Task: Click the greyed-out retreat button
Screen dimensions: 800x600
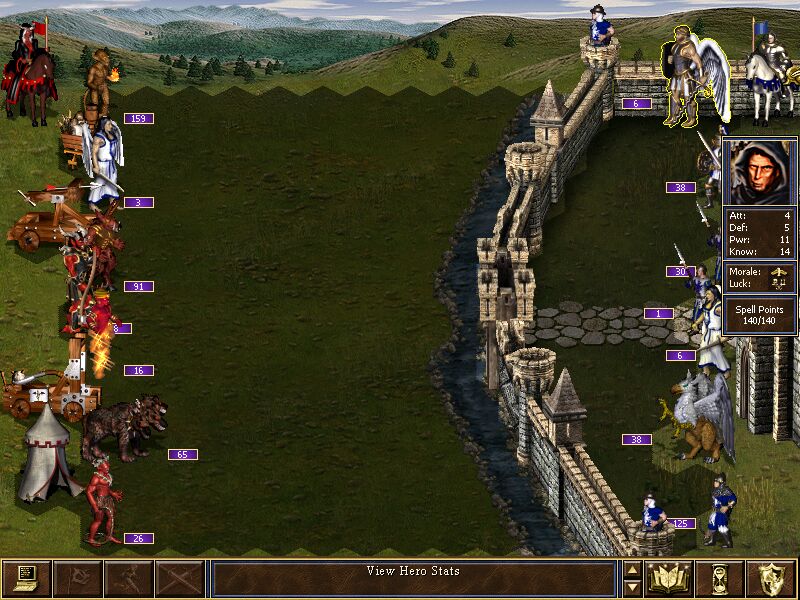Action: point(128,579)
